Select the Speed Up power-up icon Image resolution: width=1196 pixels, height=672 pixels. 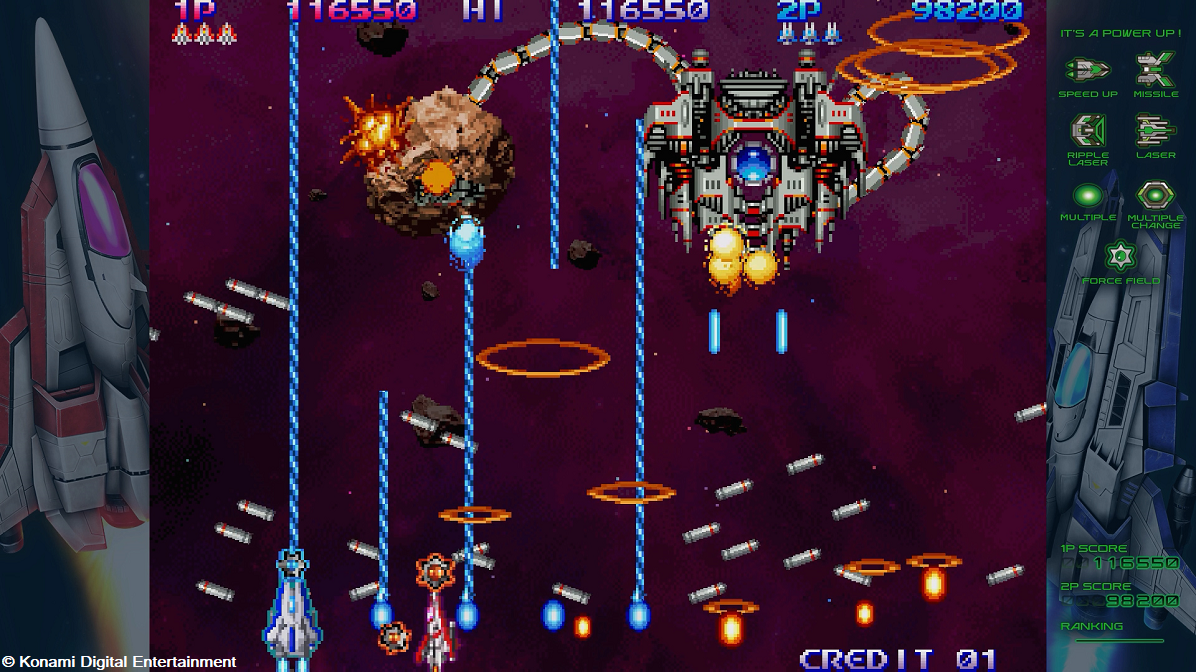1087,70
